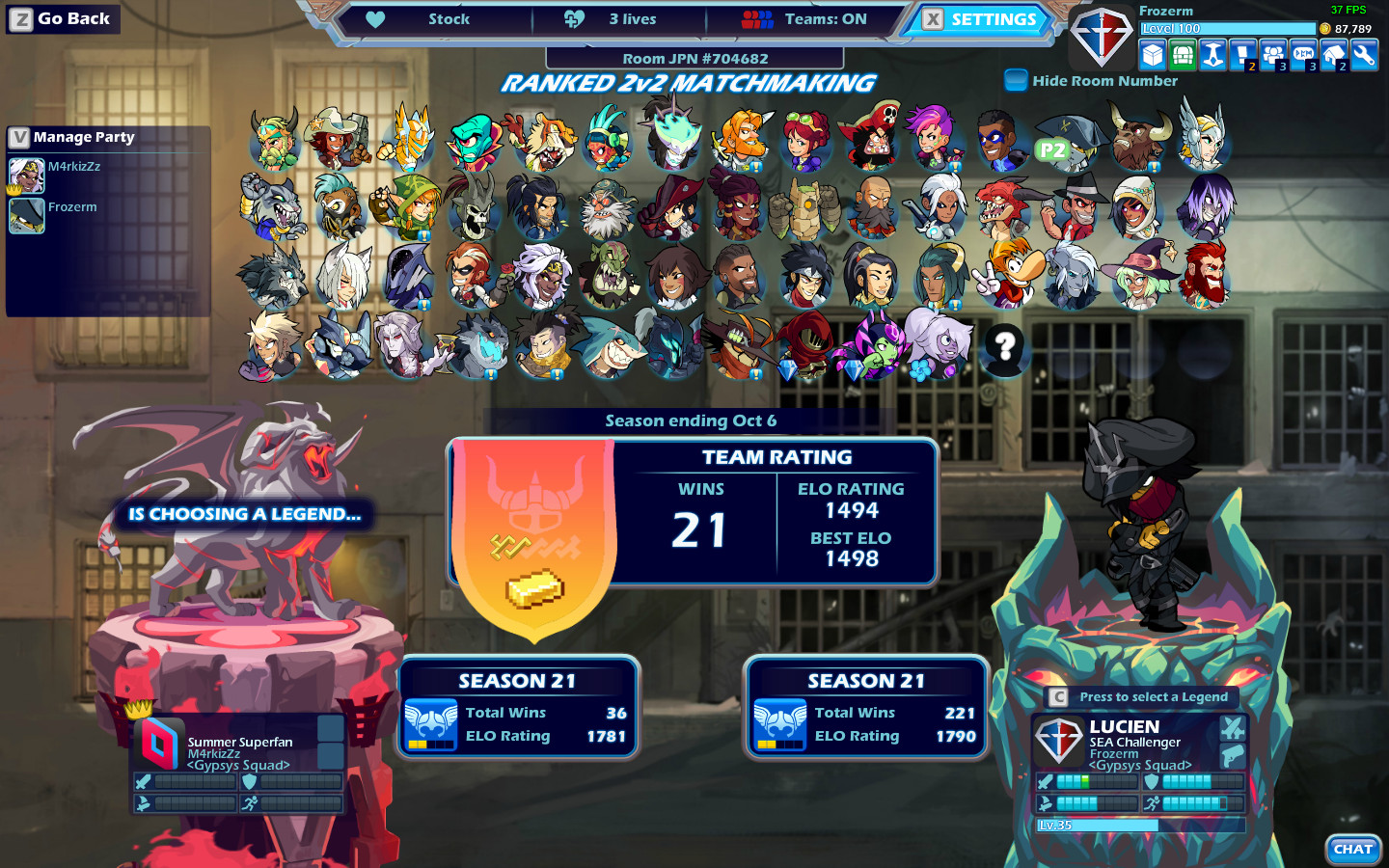The height and width of the screenshot is (868, 1389).
Task: Open the CHAT window
Action: 1352,850
